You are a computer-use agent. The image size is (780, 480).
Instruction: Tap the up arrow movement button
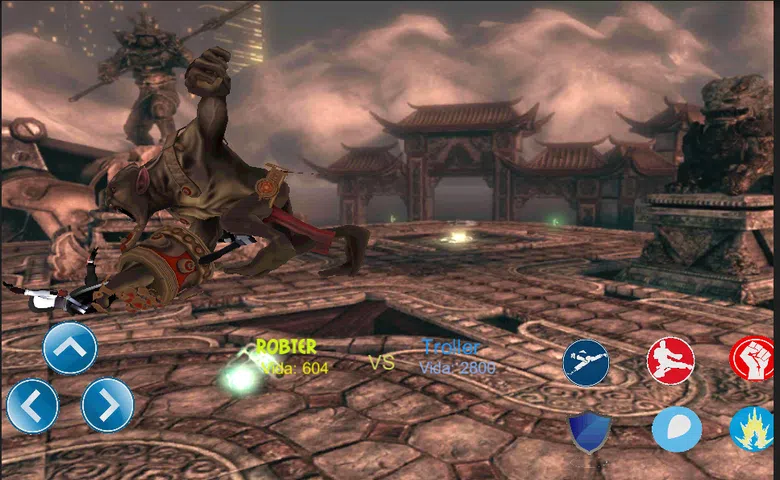click(70, 349)
